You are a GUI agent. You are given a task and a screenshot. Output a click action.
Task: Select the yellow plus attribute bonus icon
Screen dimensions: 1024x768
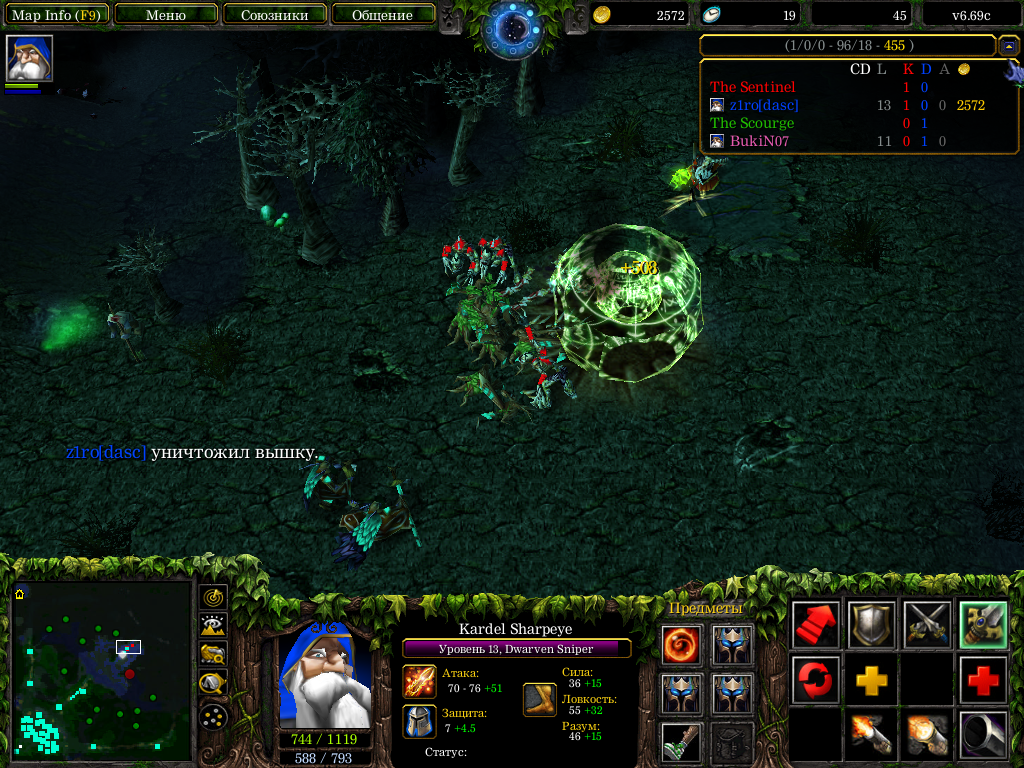pos(871,680)
